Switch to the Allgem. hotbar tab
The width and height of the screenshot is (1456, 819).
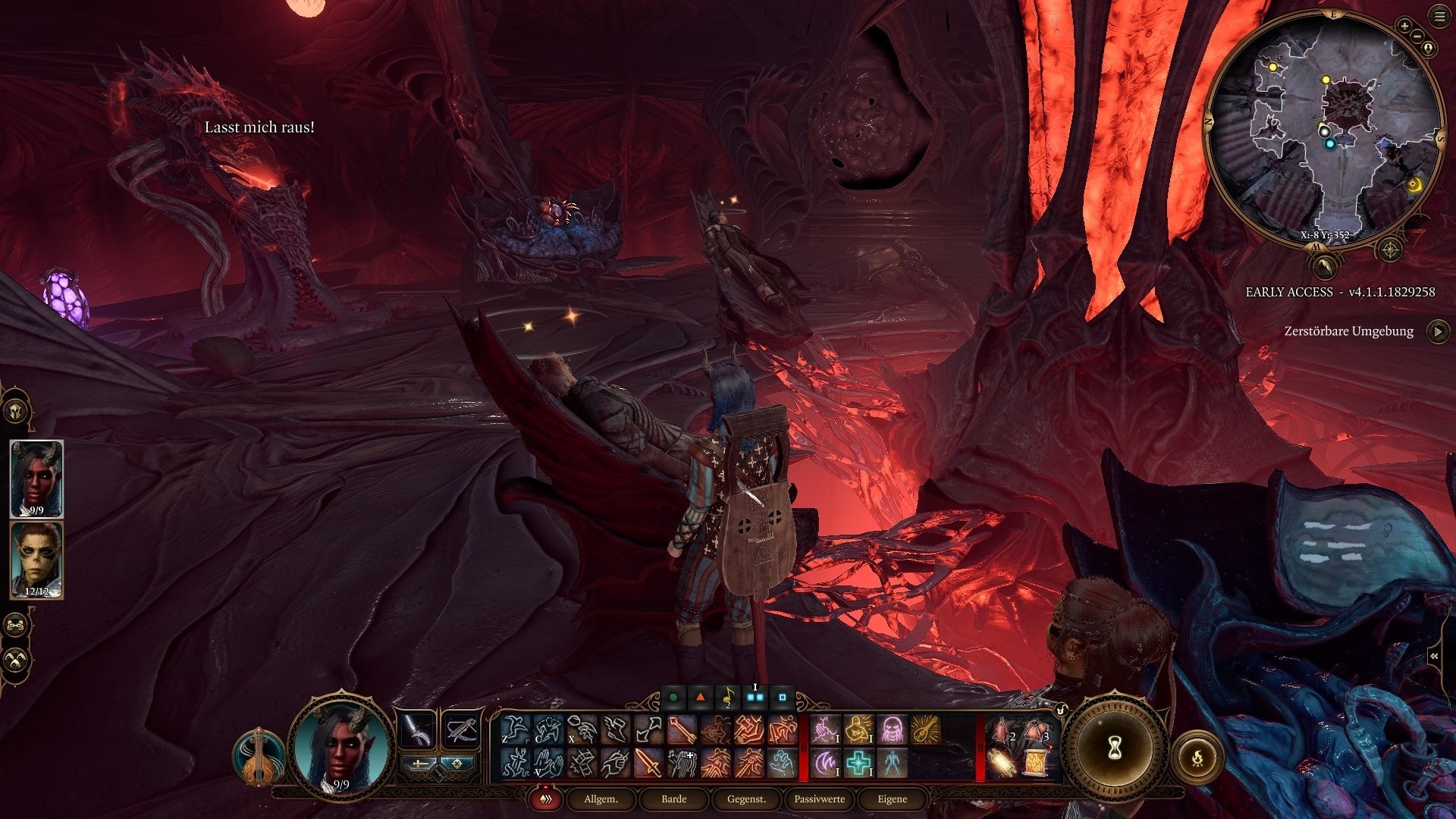[x=601, y=799]
